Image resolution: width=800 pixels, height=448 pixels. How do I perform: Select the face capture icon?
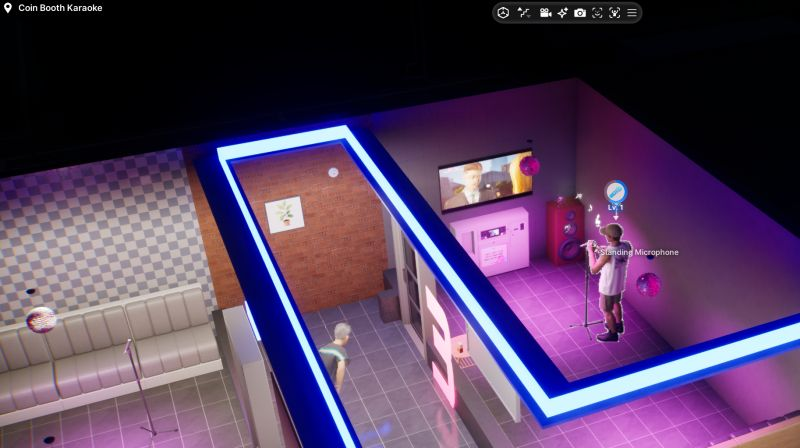597,13
